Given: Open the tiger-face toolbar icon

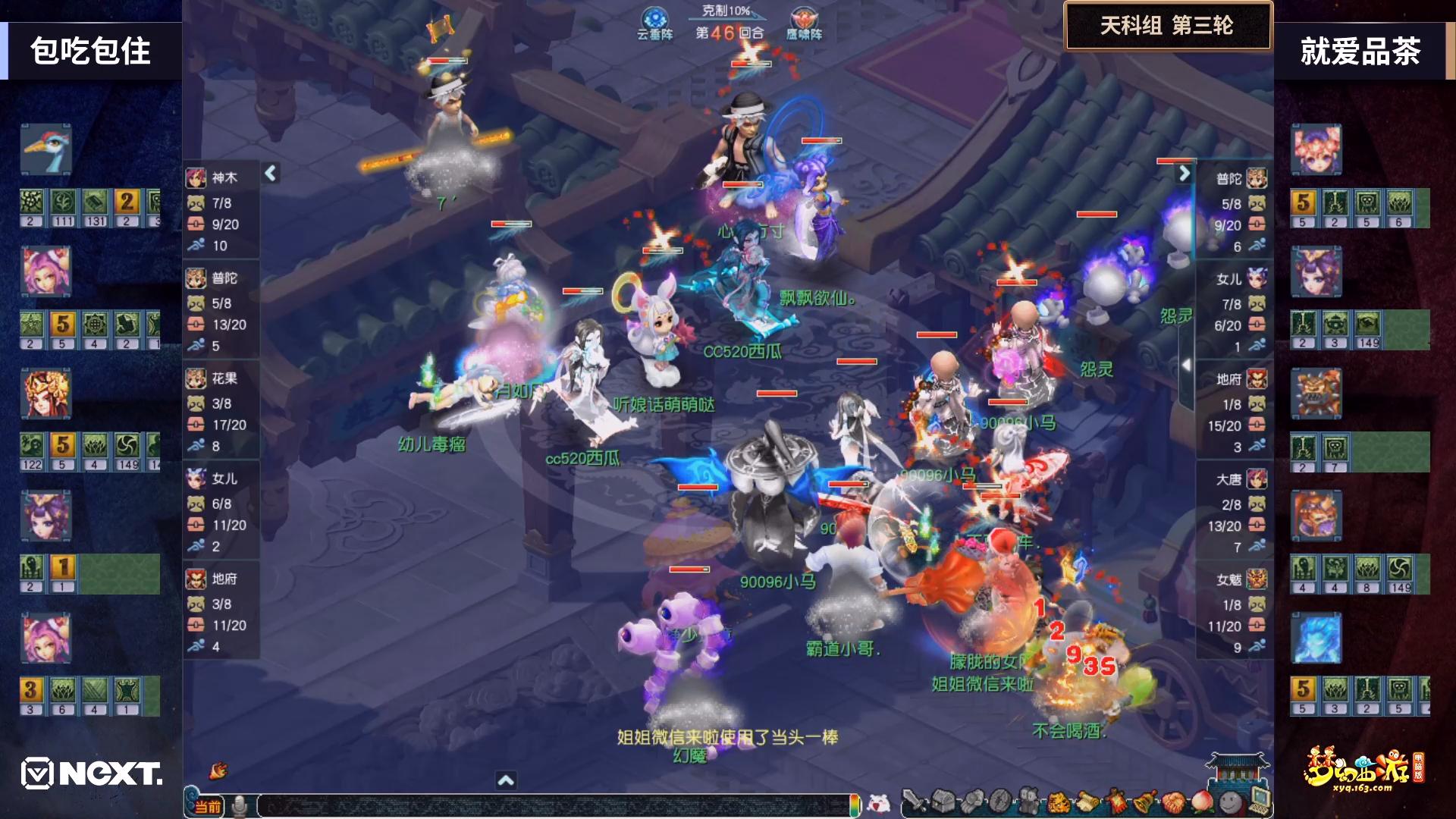Looking at the screenshot, I should (x=1059, y=801).
